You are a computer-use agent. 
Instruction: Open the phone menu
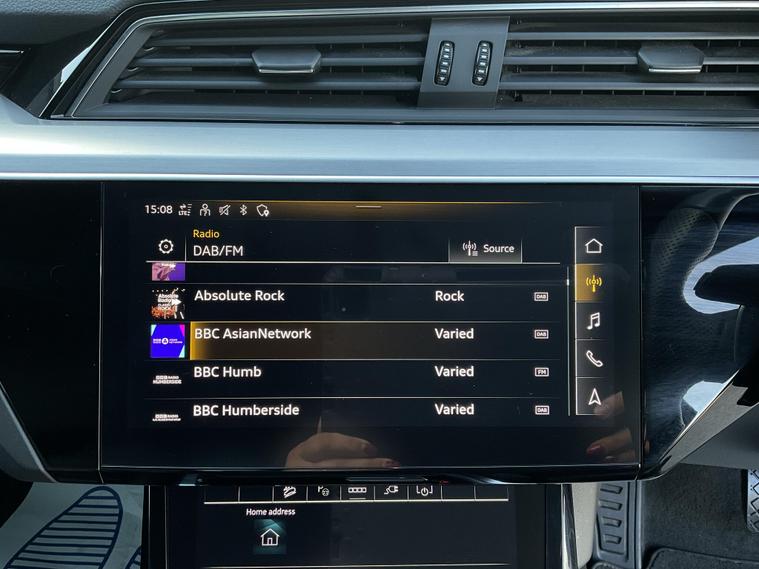pyautogui.click(x=593, y=359)
